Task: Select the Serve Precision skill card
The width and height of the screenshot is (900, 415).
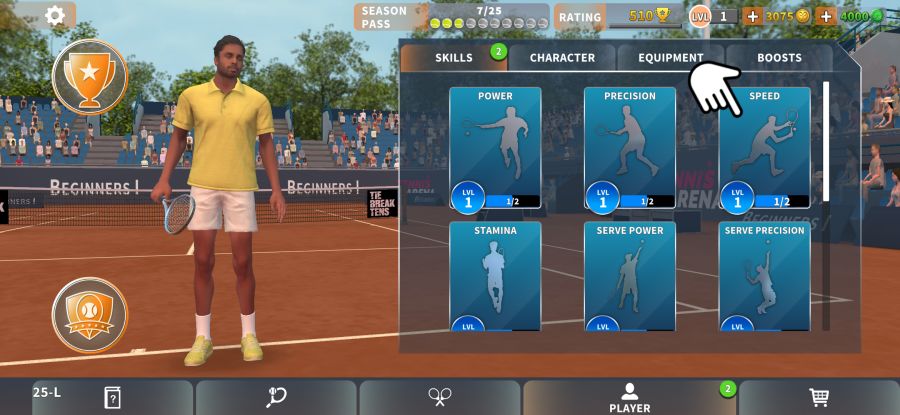Action: [764, 276]
